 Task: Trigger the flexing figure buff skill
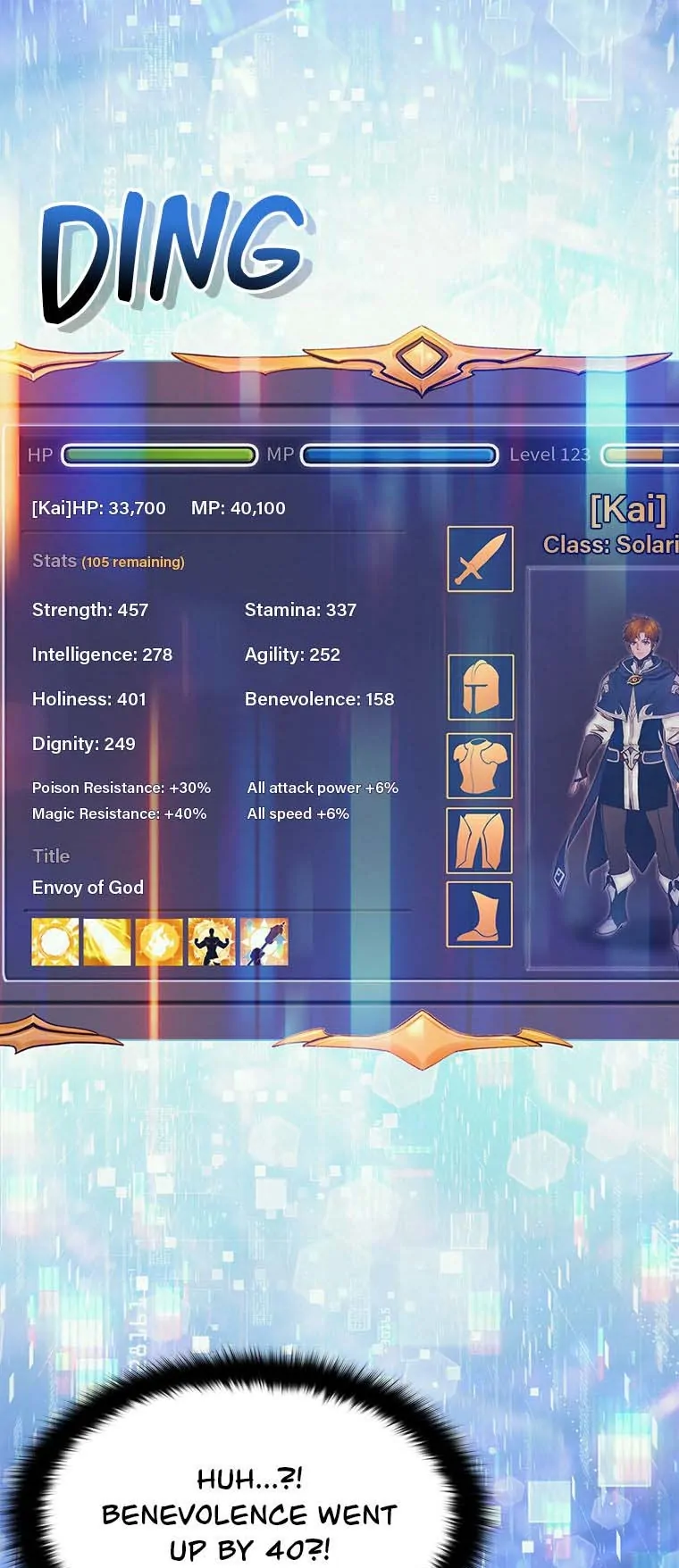point(212,942)
